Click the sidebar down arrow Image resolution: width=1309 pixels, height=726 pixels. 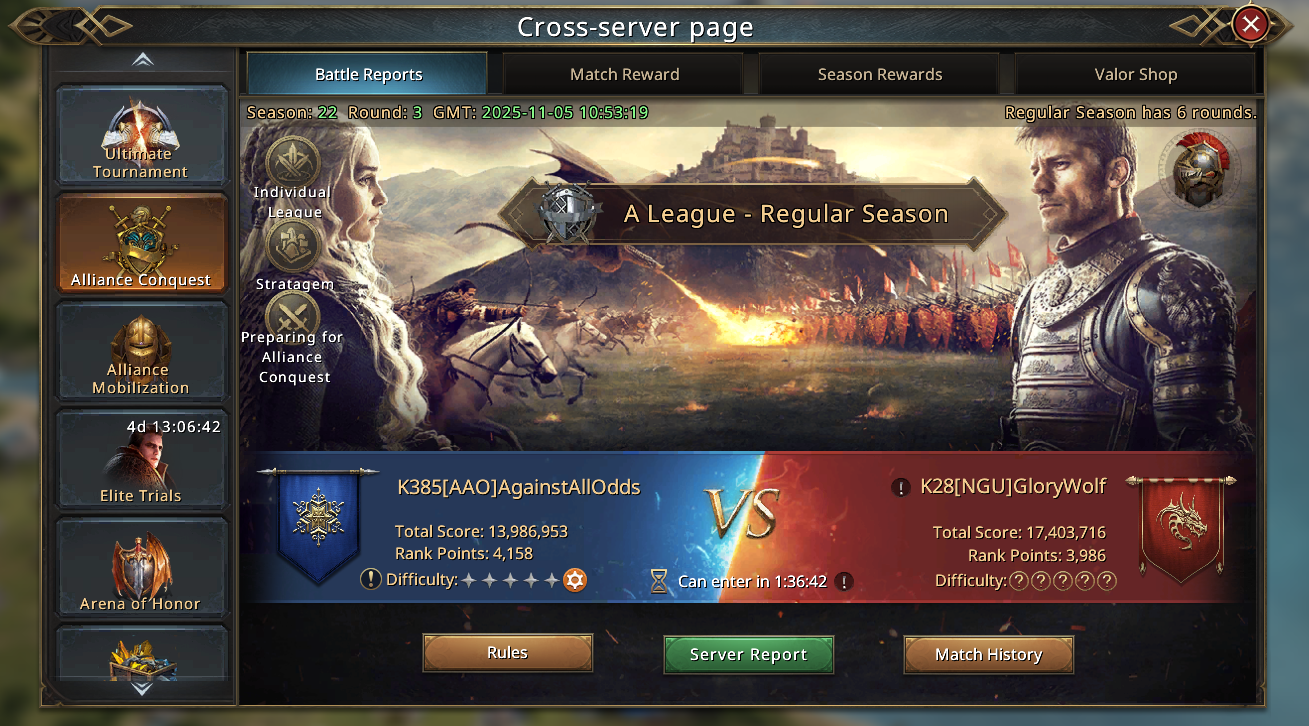pyautogui.click(x=142, y=688)
